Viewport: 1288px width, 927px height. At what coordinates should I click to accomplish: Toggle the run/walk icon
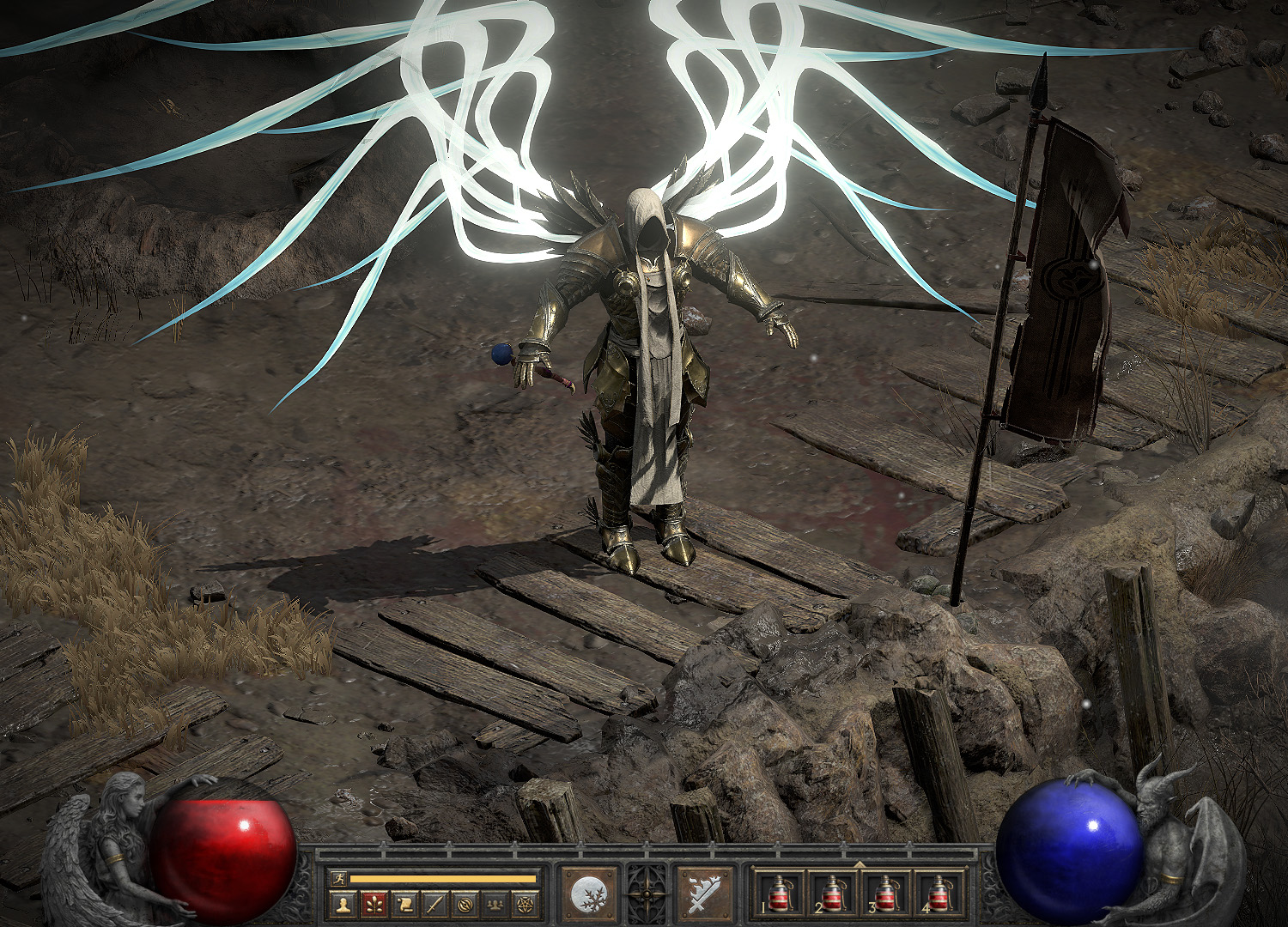337,878
